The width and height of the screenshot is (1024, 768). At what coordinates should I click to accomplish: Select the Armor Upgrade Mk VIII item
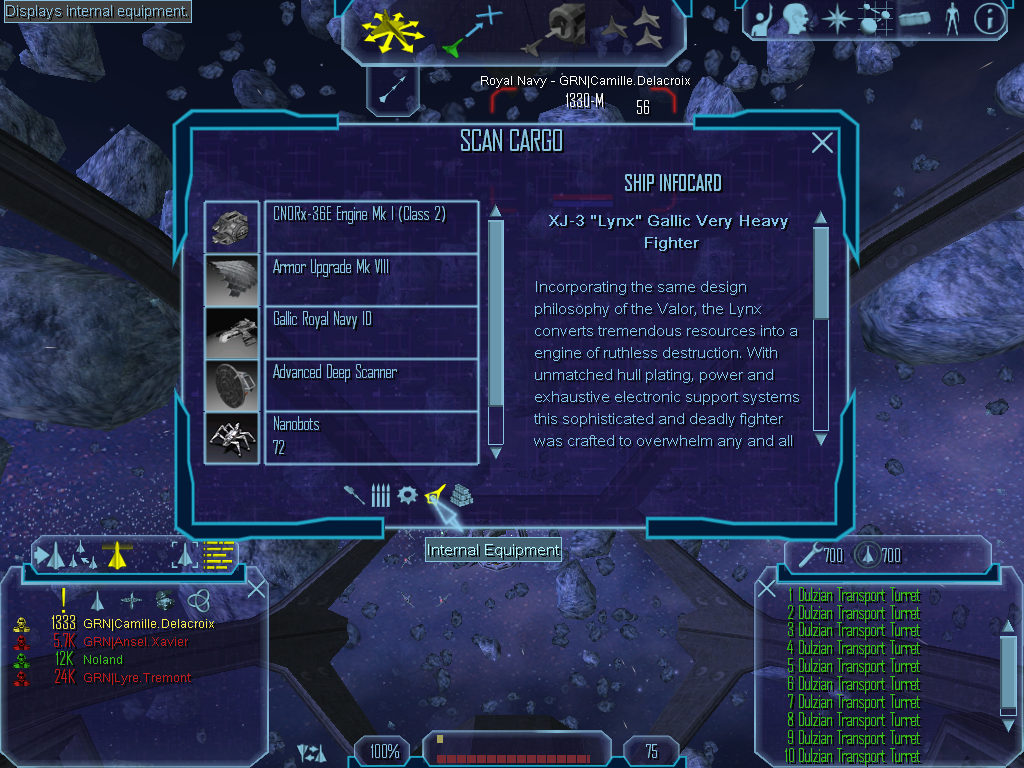click(370, 279)
